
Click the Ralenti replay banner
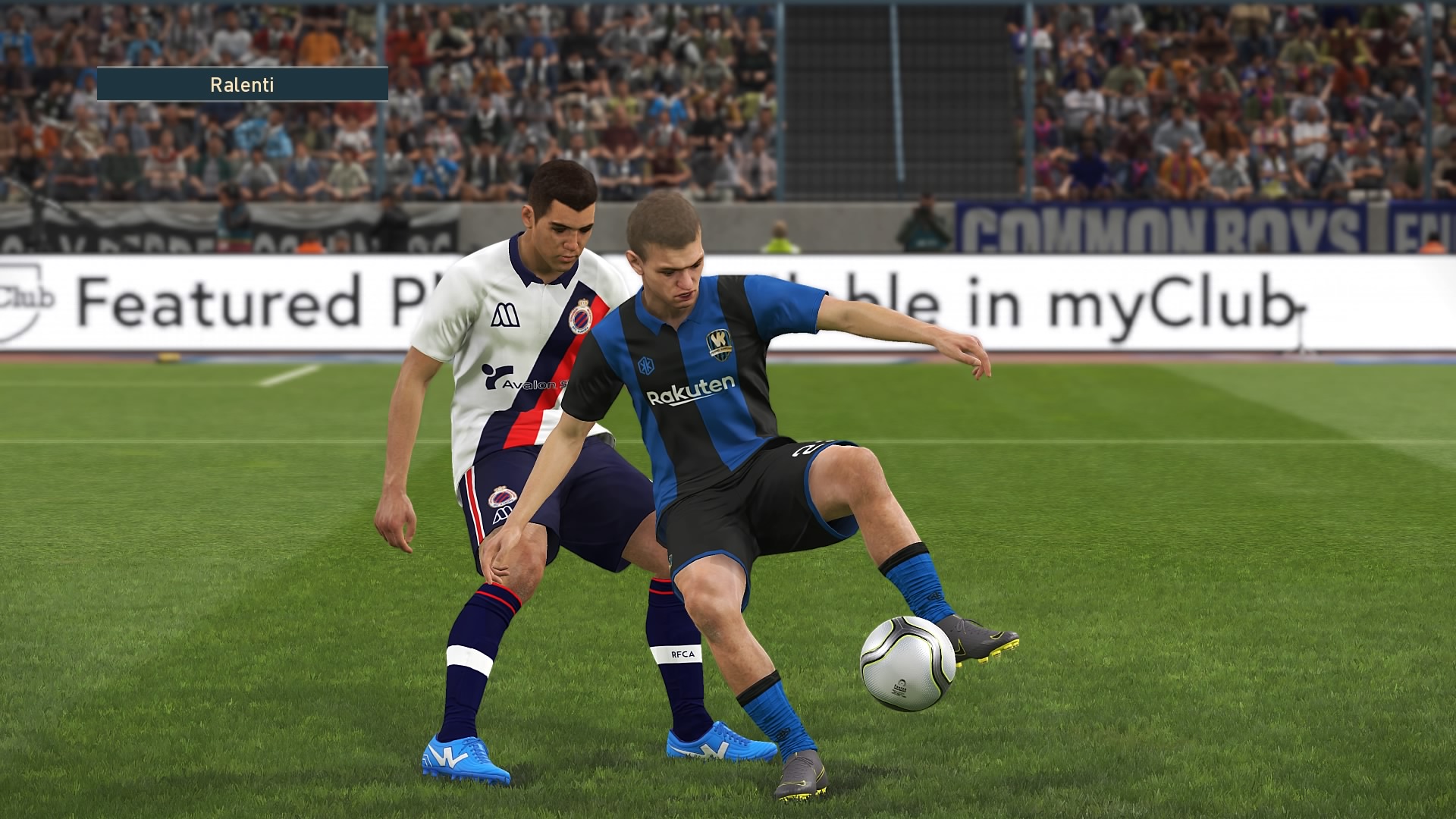pos(242,84)
